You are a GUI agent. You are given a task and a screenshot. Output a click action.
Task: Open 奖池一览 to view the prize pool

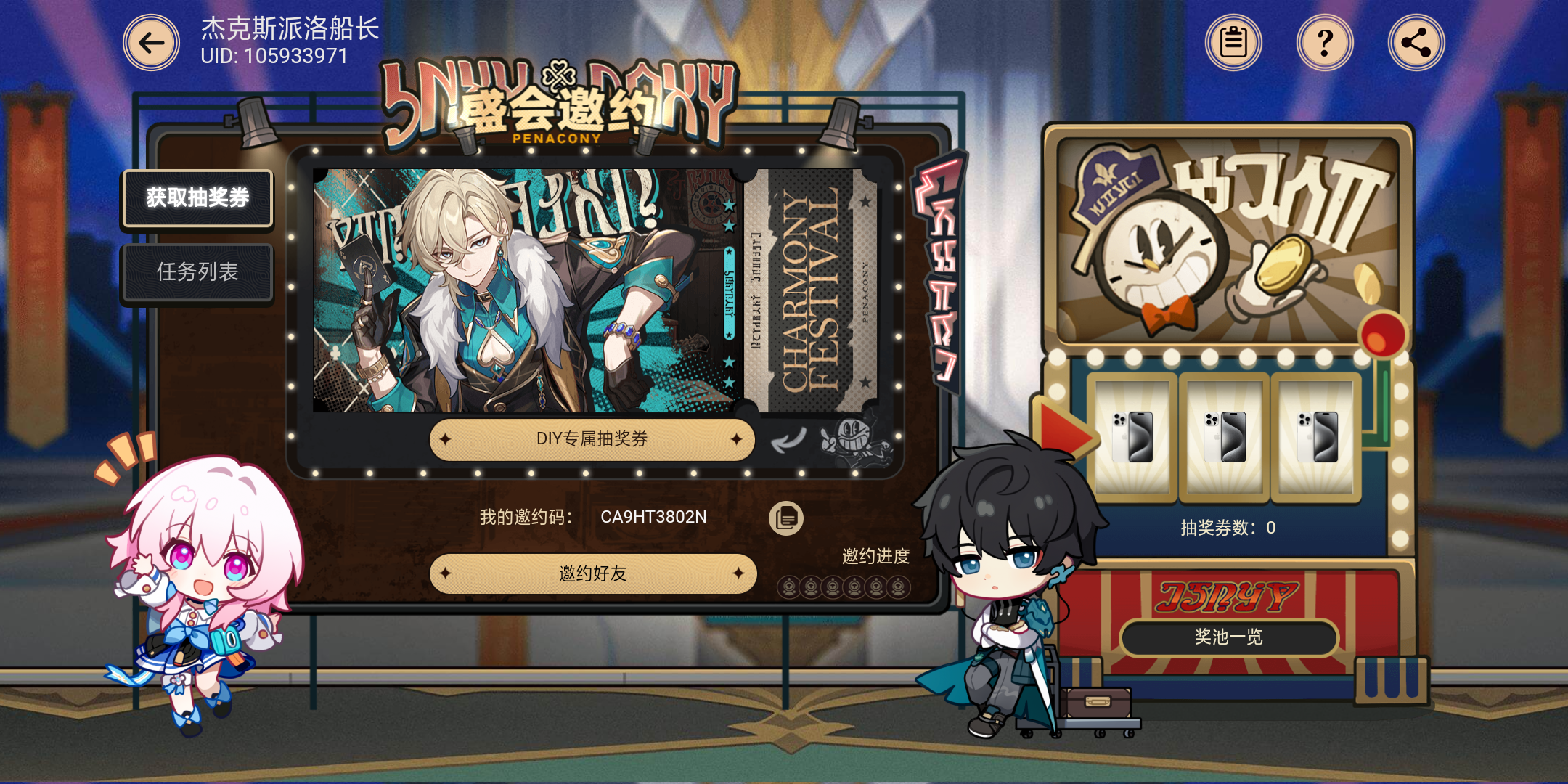[x=1228, y=637]
